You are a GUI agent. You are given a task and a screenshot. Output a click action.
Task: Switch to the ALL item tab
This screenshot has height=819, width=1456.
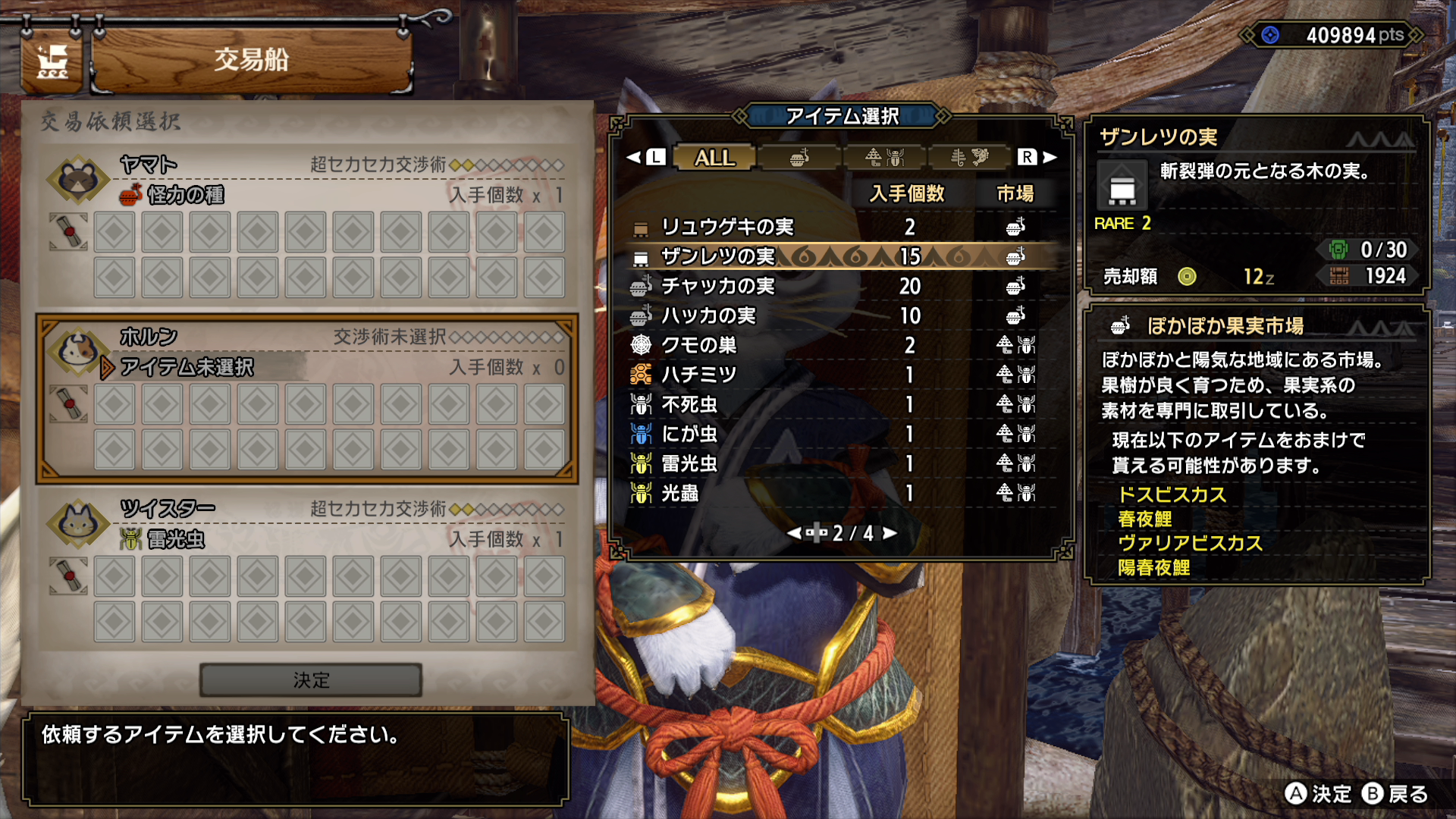[x=714, y=158]
